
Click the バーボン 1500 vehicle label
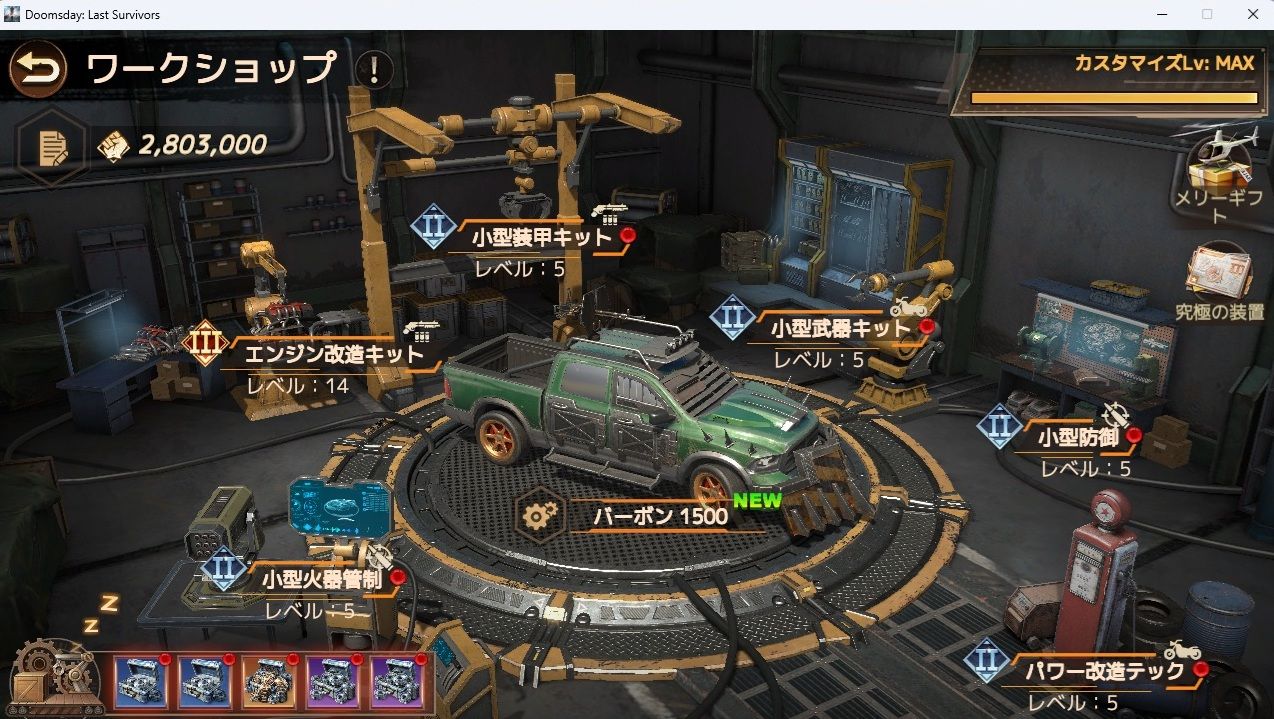[x=660, y=516]
